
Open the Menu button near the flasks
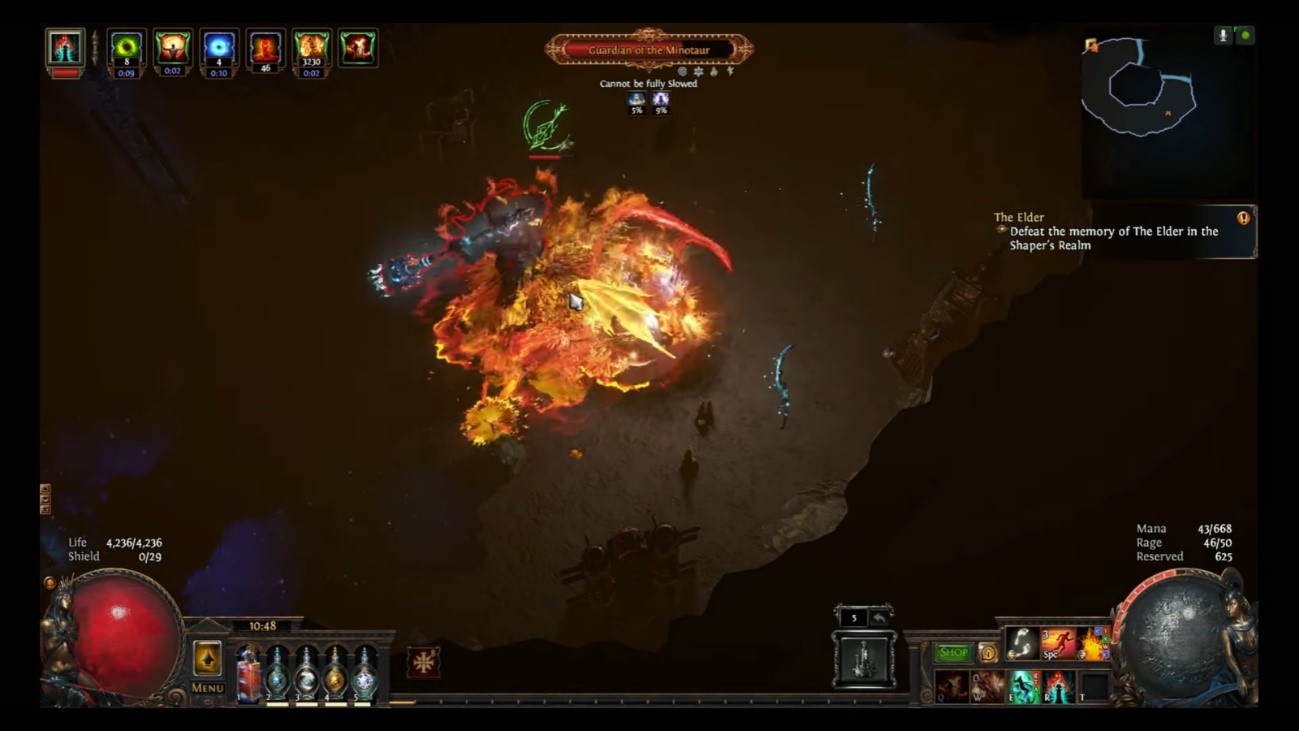pyautogui.click(x=207, y=688)
